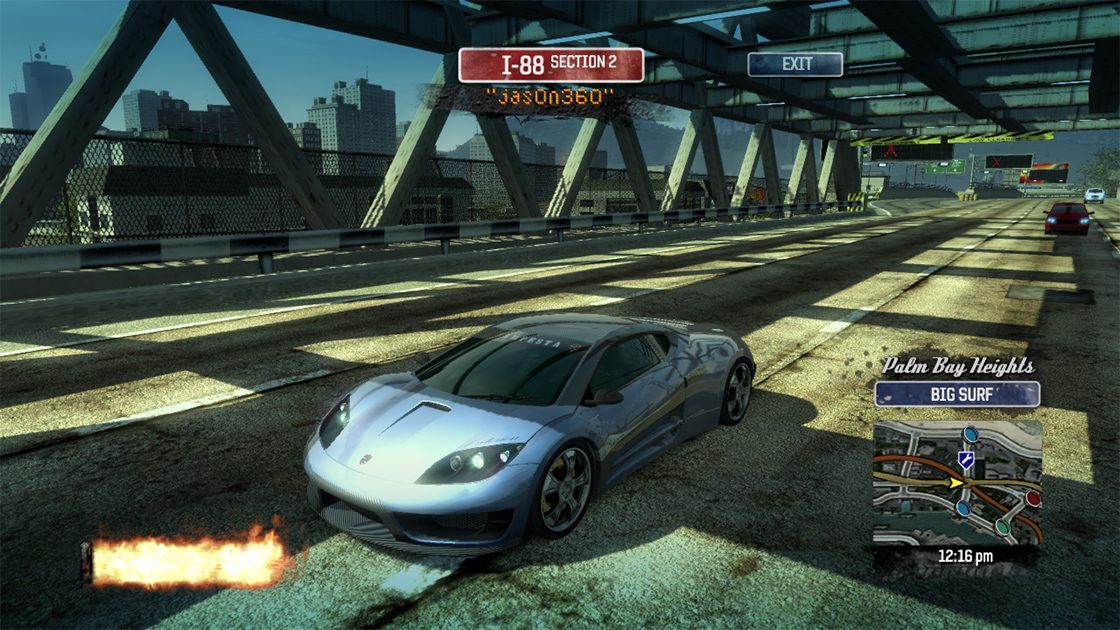Open the Palm Bay Heights minimap

[x=957, y=482]
